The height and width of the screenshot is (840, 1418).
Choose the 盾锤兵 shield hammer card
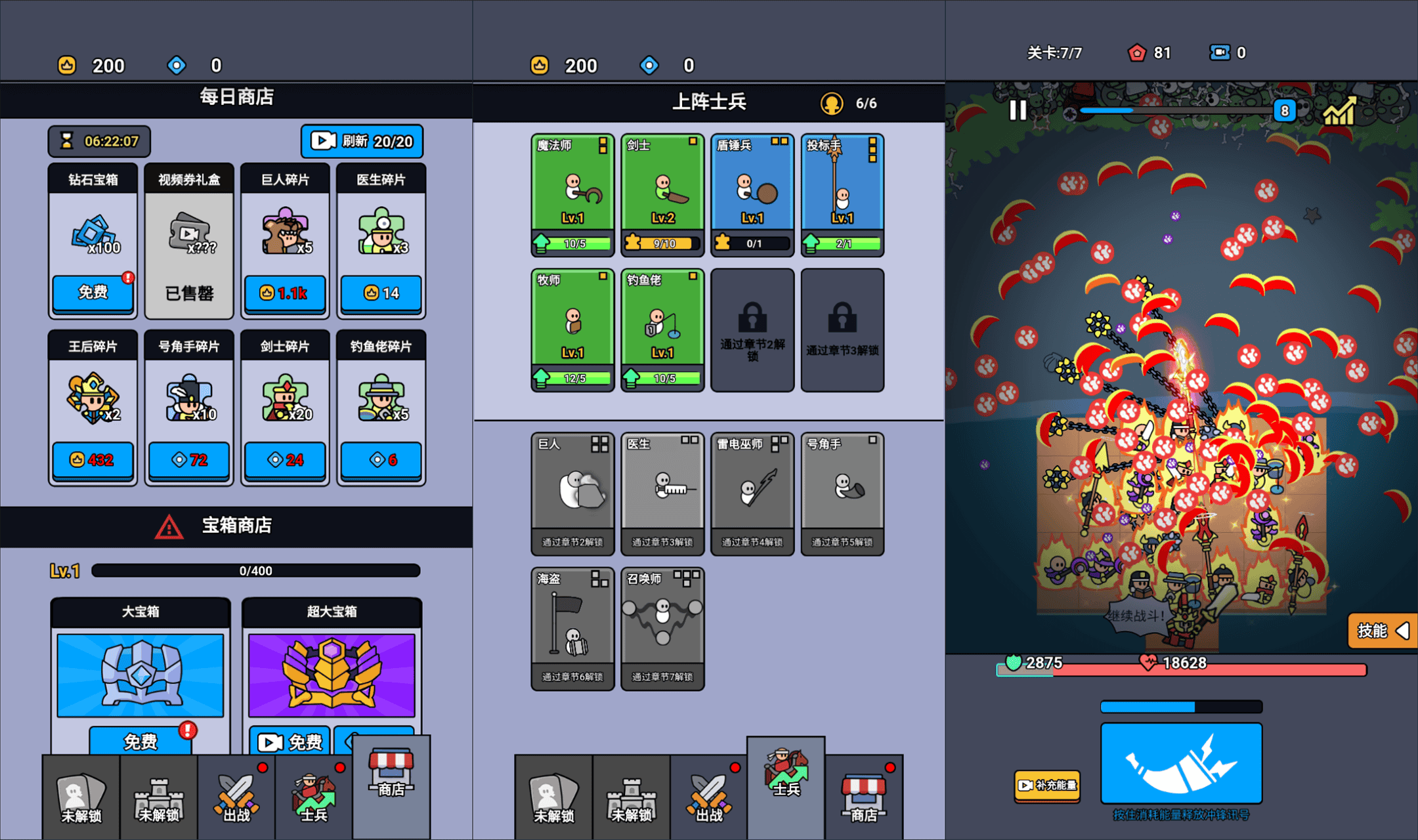(752, 194)
